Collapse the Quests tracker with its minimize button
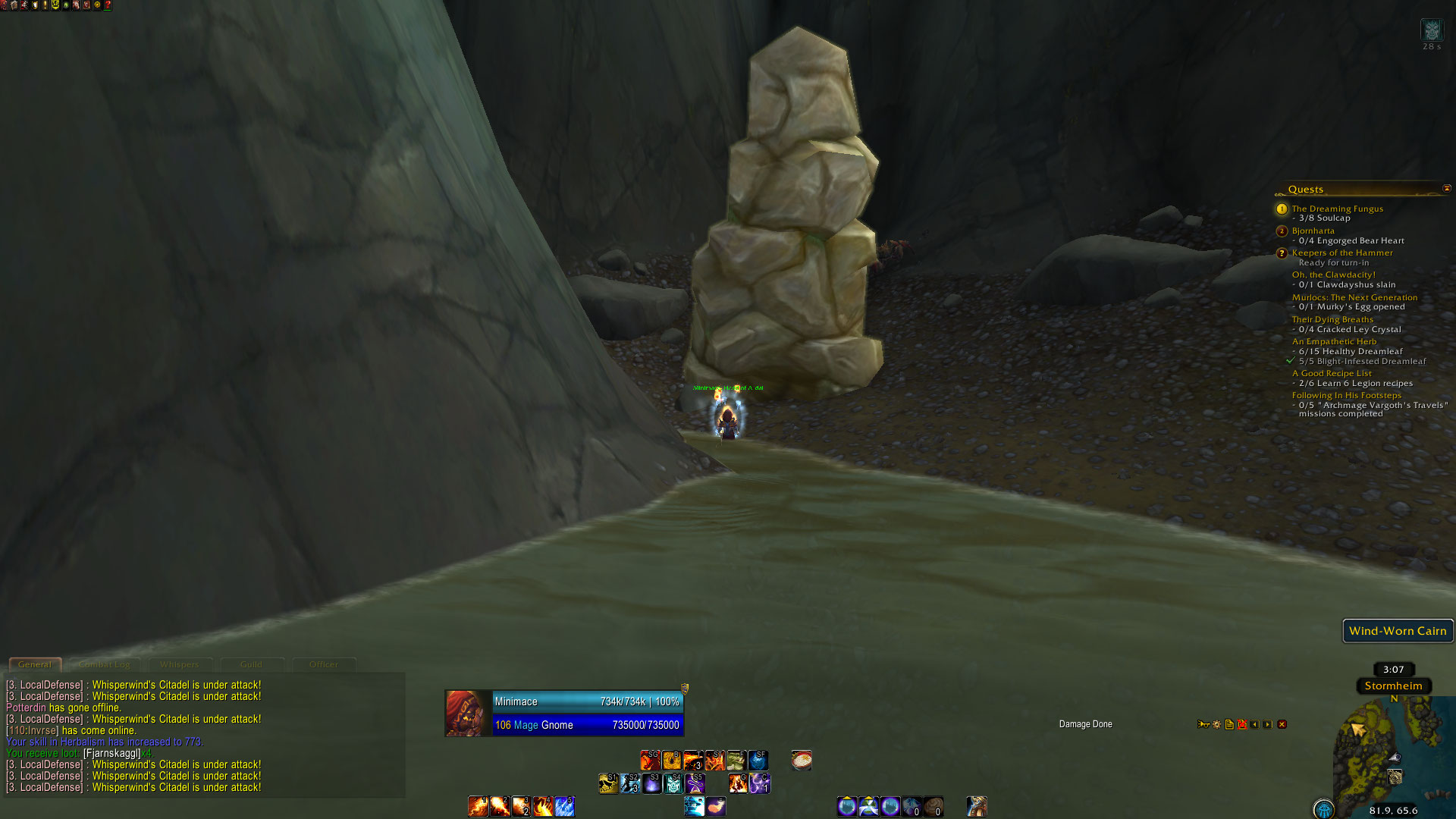 [x=1446, y=188]
